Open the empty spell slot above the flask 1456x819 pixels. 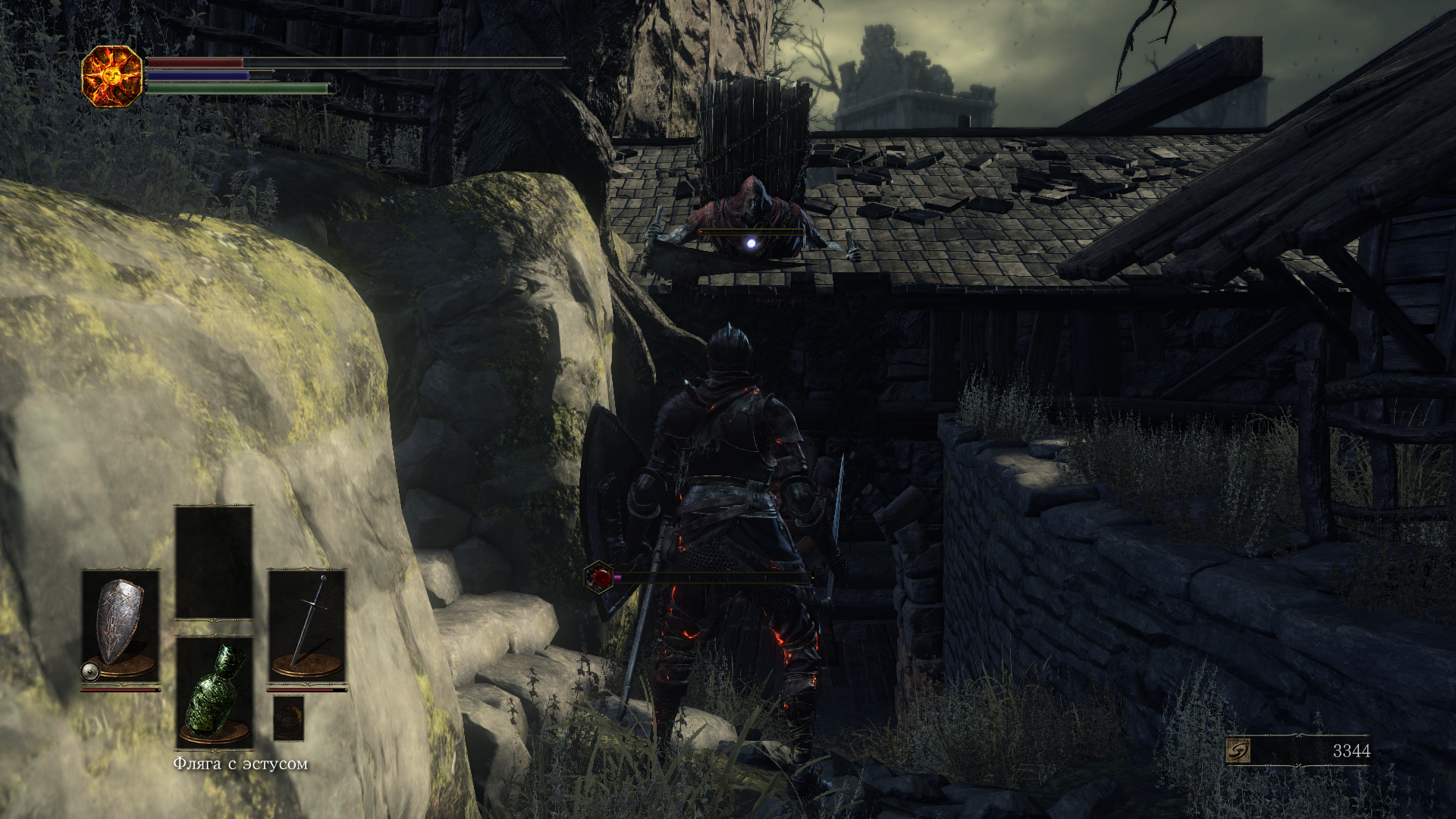click(214, 562)
